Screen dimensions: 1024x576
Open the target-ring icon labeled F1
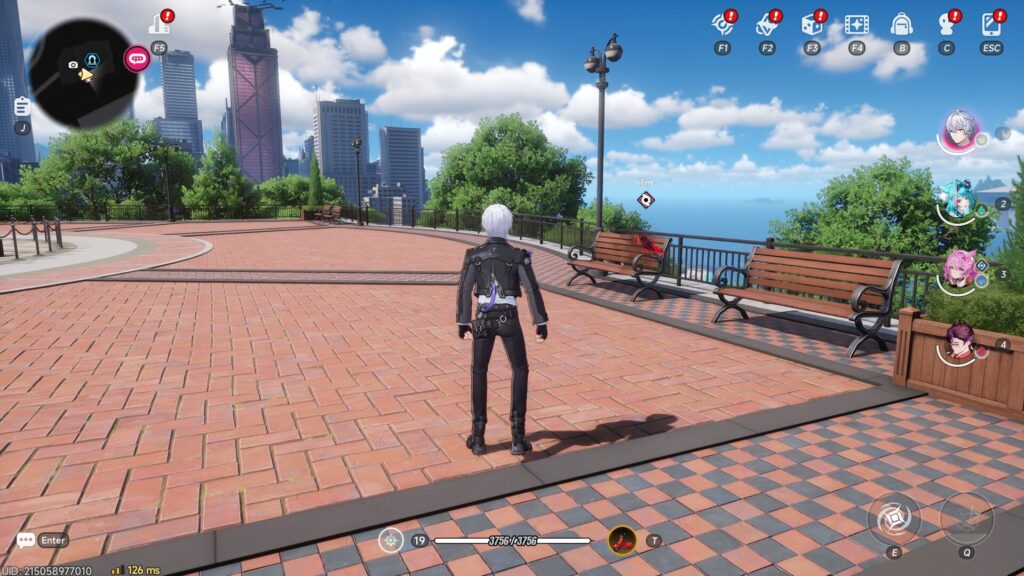722,25
